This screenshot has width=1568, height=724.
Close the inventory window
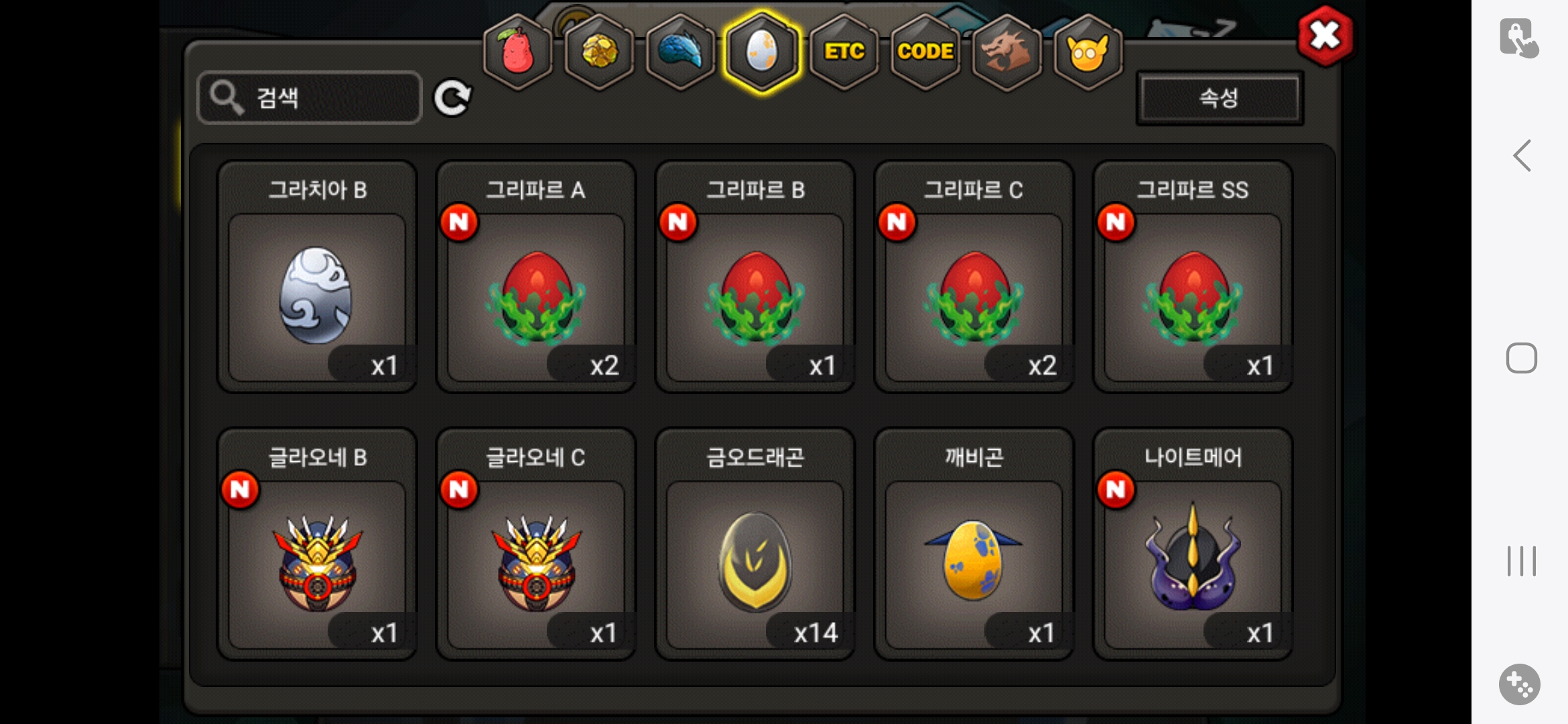click(x=1324, y=36)
